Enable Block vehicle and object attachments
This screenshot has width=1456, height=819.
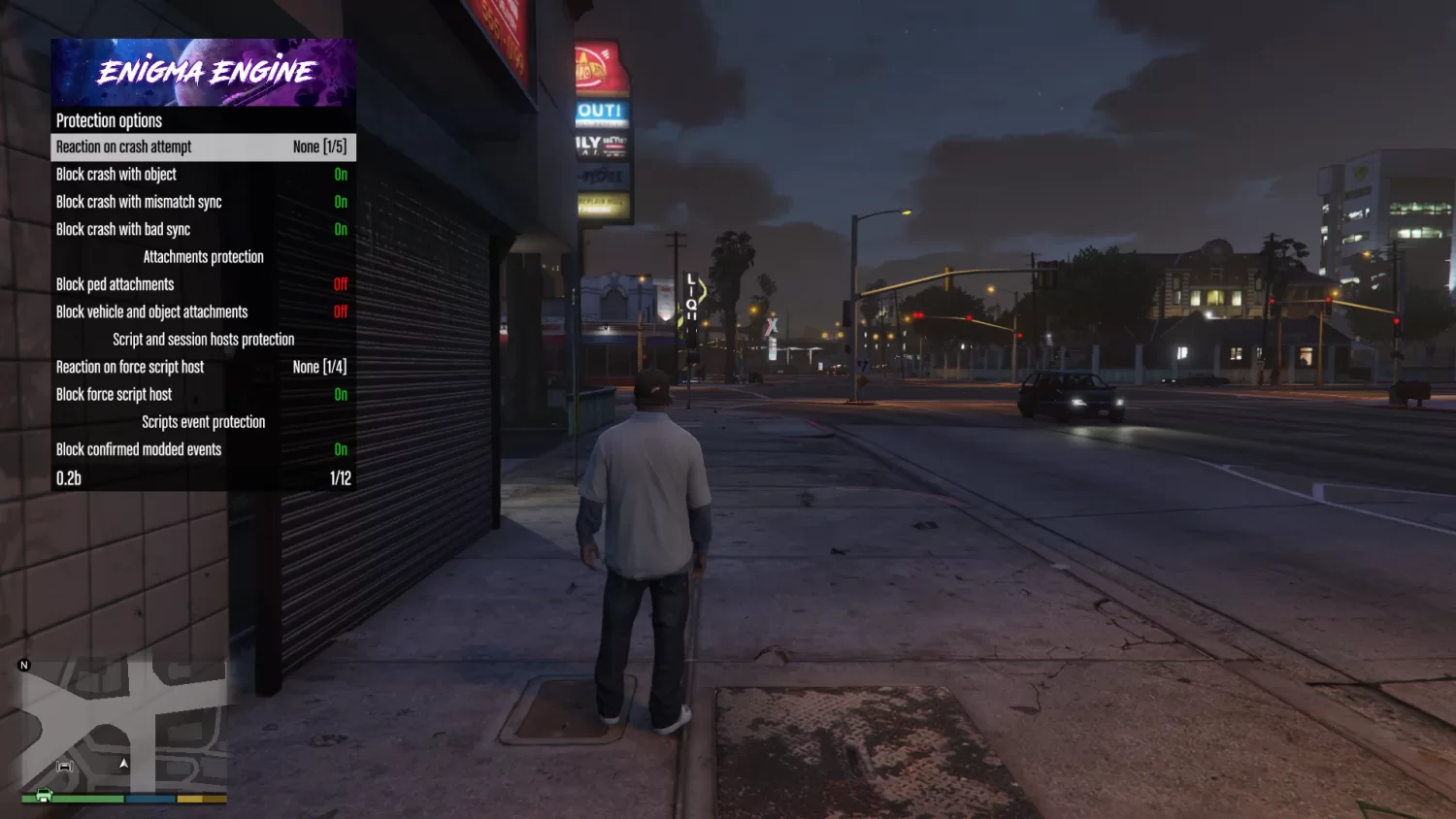point(203,312)
